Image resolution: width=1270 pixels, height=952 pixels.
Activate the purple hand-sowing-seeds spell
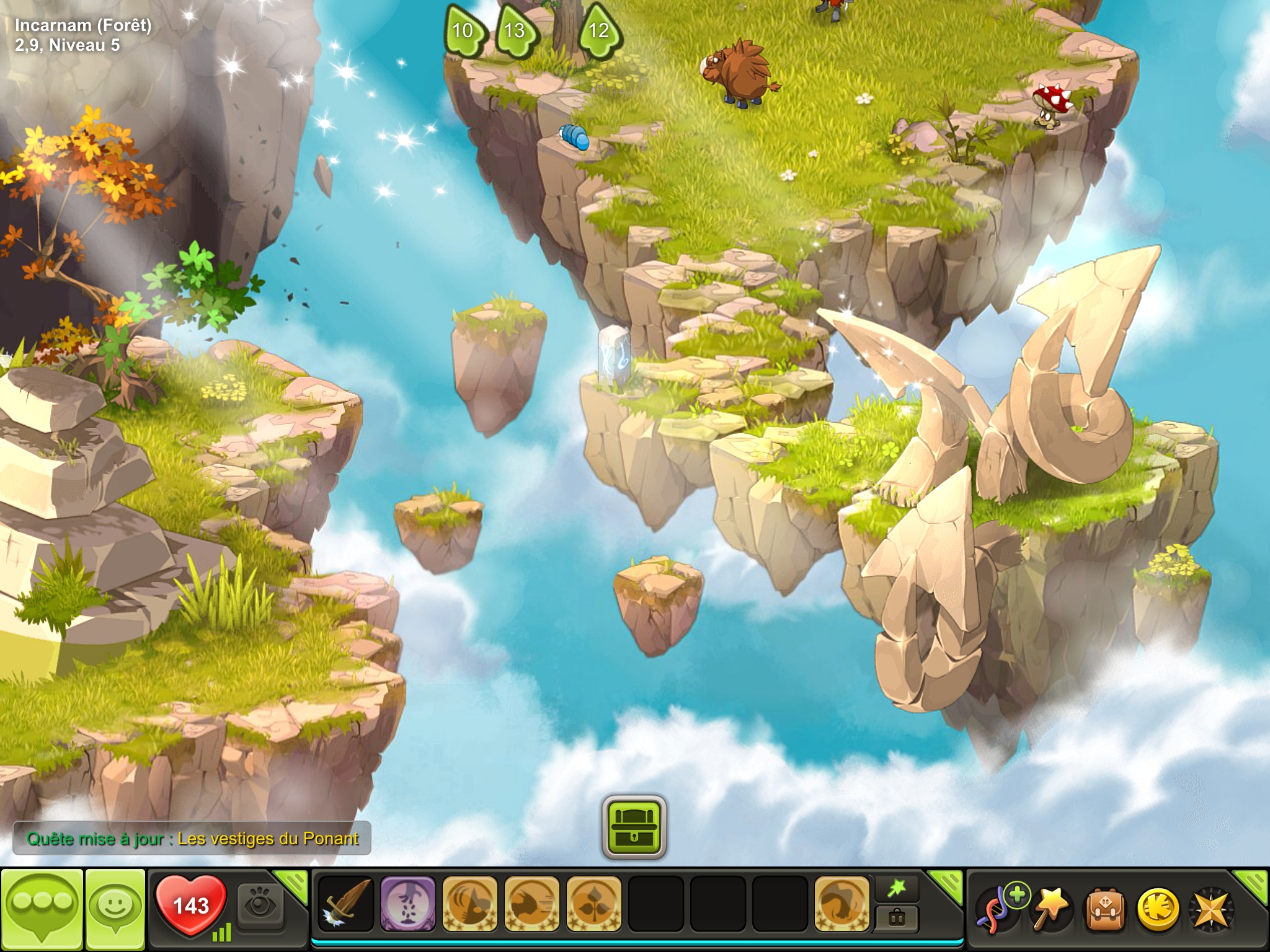407,904
